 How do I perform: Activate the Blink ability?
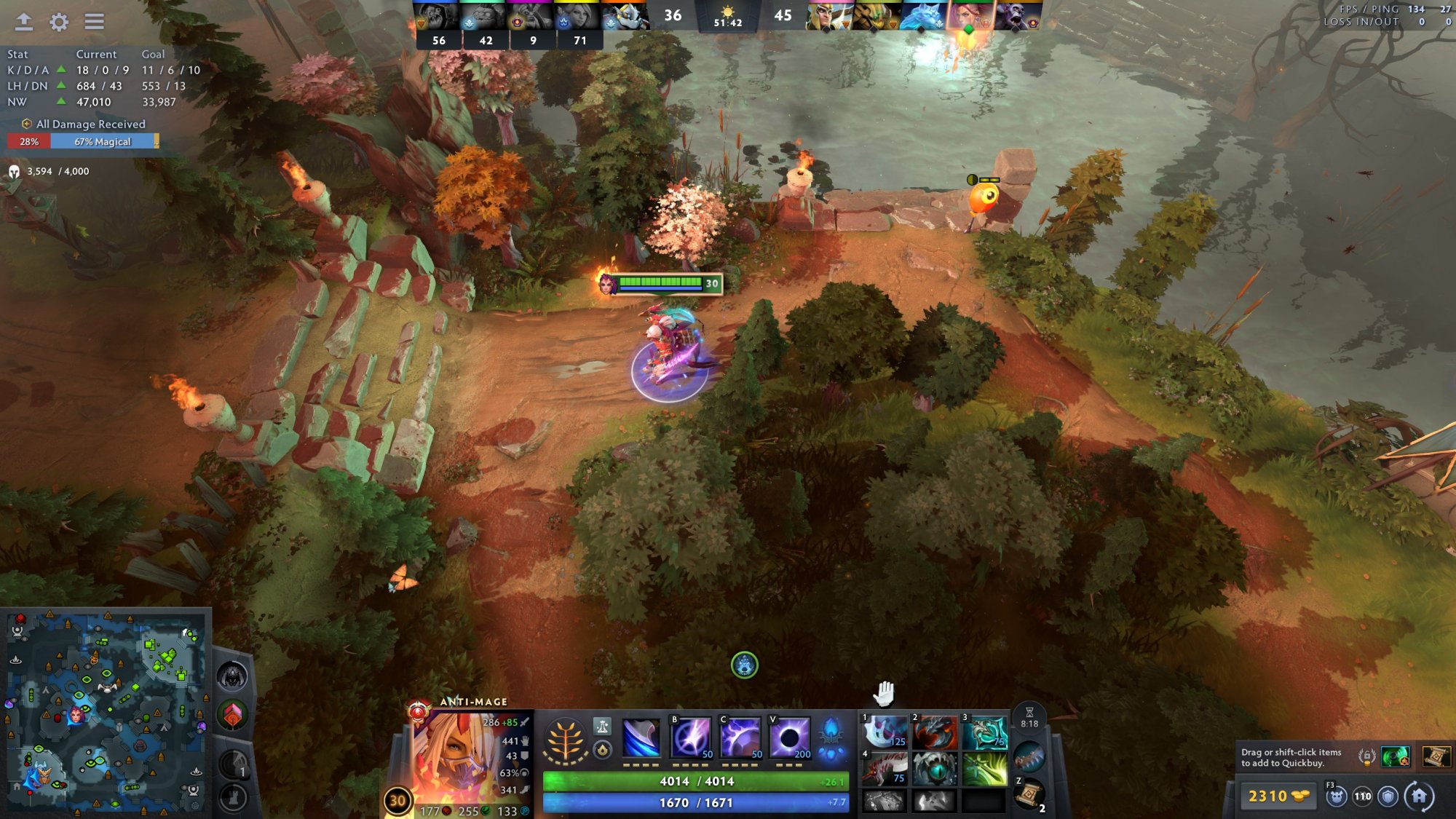point(690,737)
